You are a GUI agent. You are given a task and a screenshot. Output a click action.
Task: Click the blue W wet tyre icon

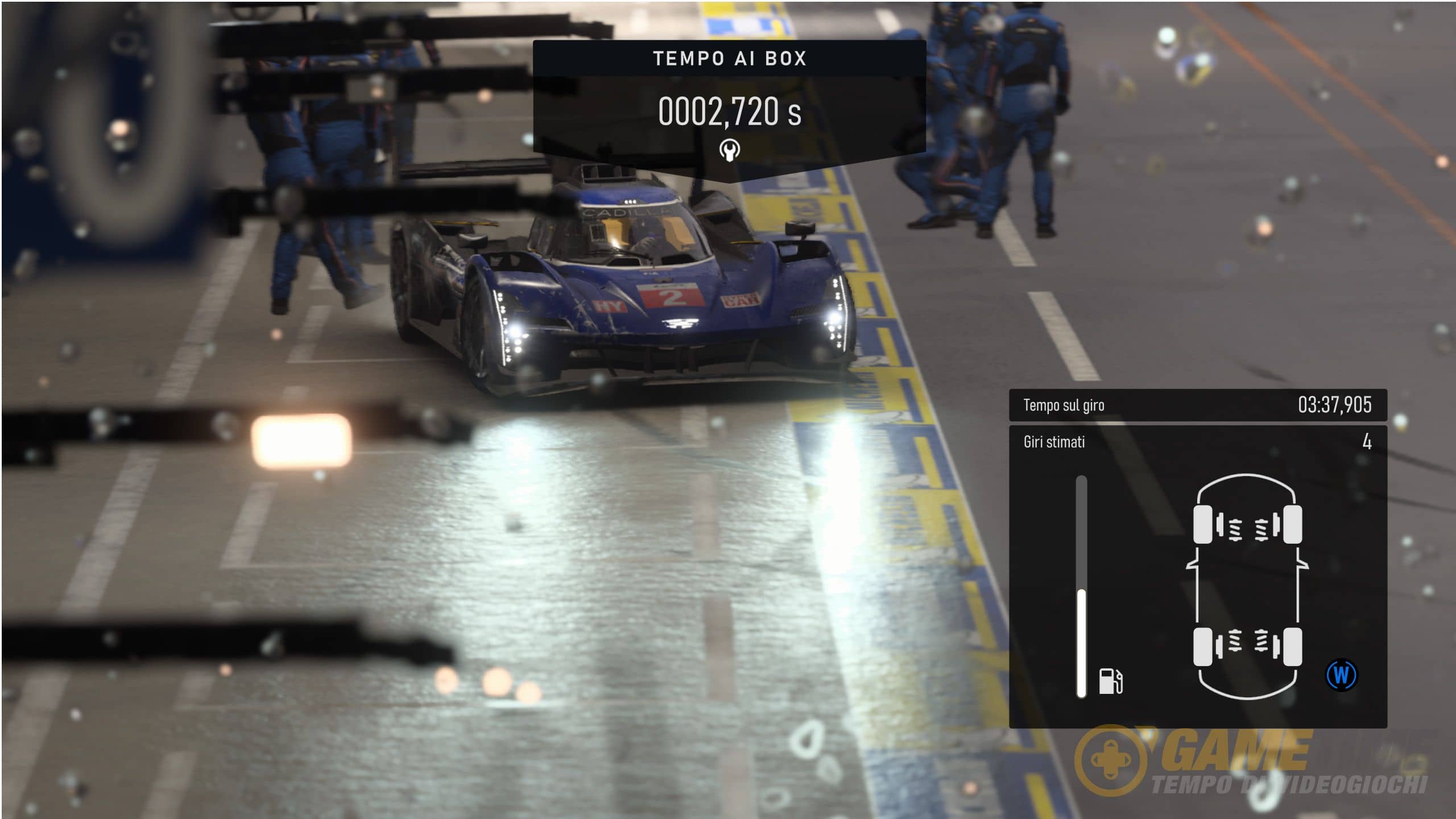point(1341,676)
